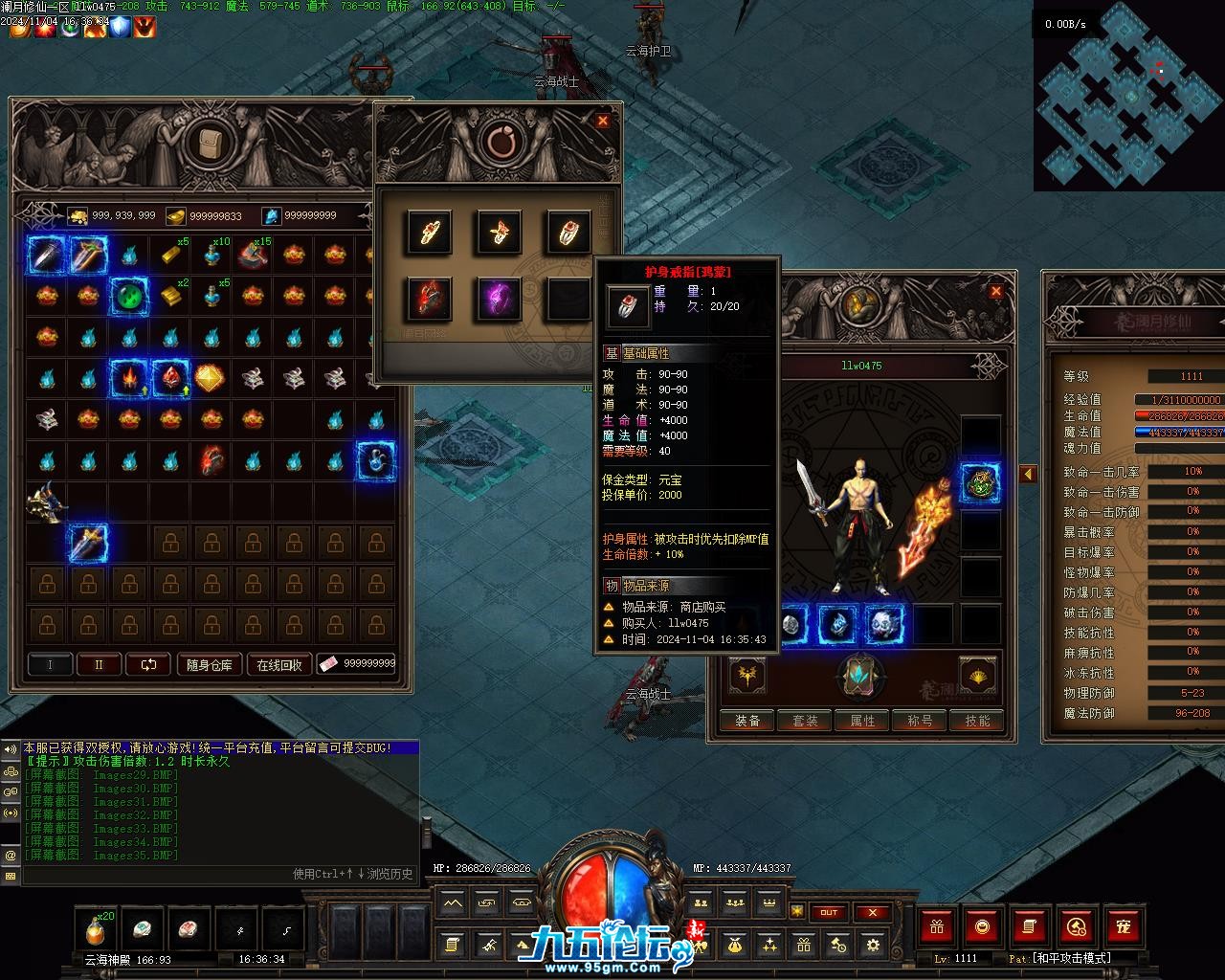
Task: Close the ring storage window
Action: click(x=602, y=121)
